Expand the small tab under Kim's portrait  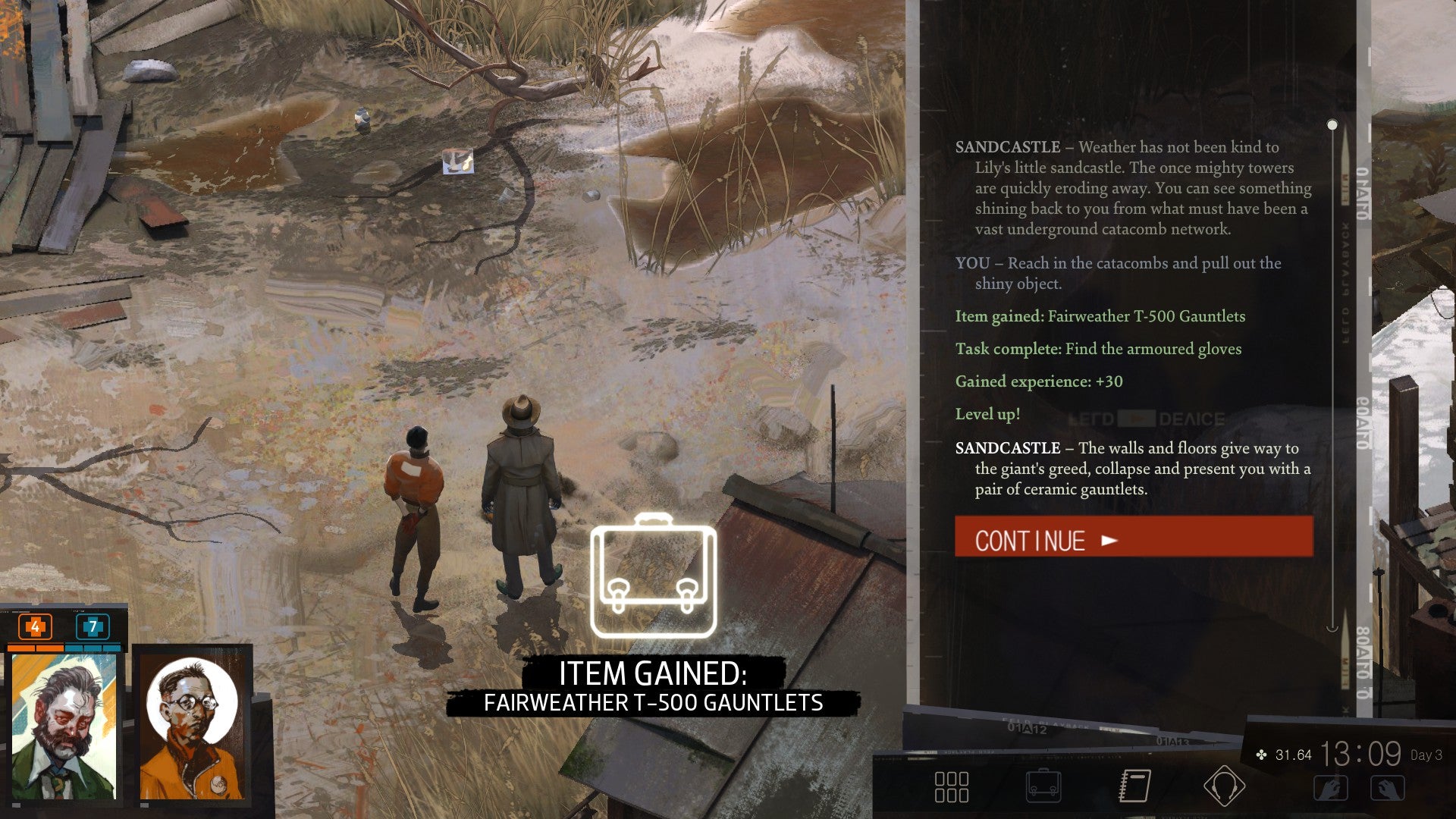(x=146, y=804)
